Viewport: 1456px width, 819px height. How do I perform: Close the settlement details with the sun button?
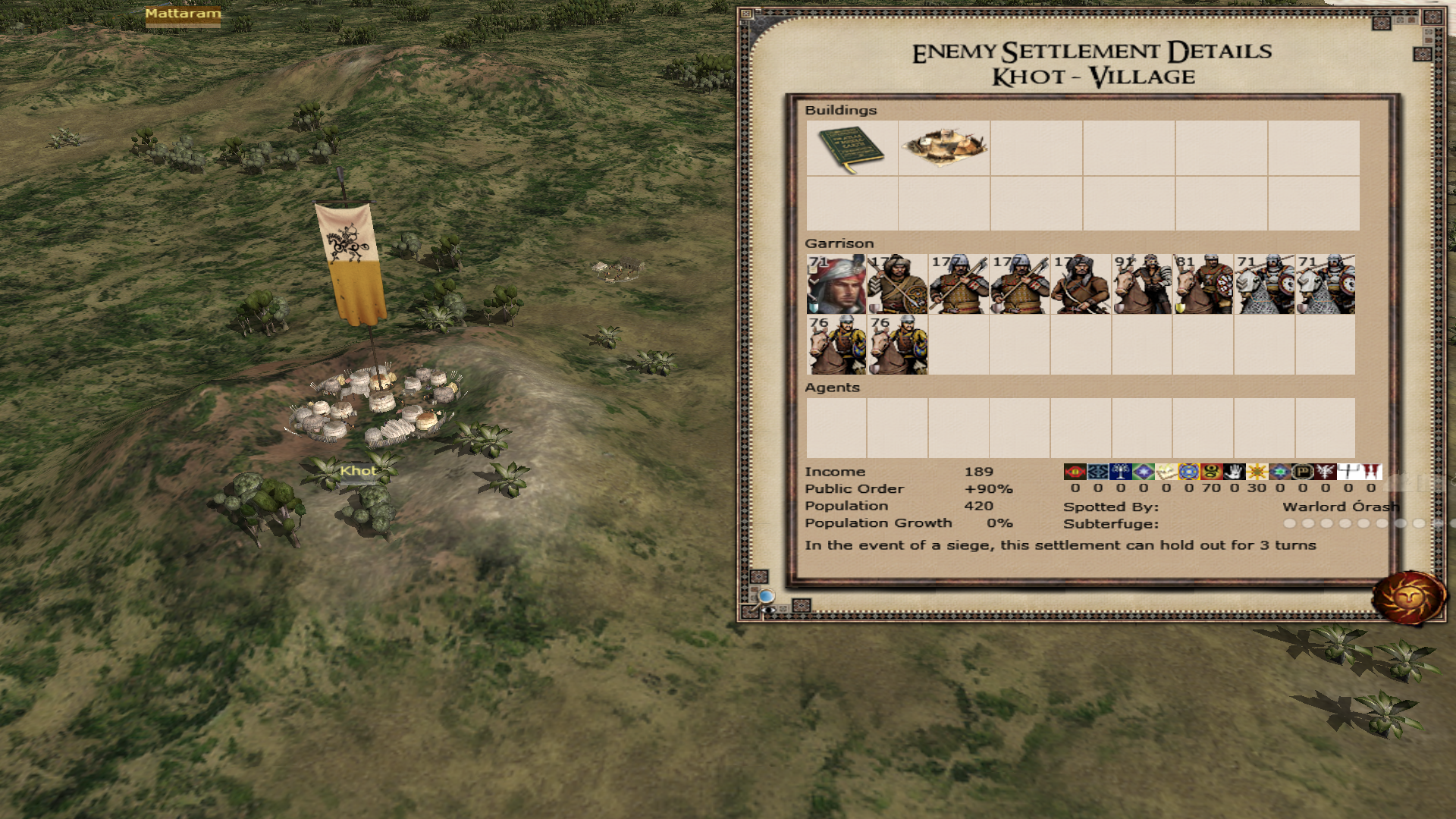point(1409,598)
